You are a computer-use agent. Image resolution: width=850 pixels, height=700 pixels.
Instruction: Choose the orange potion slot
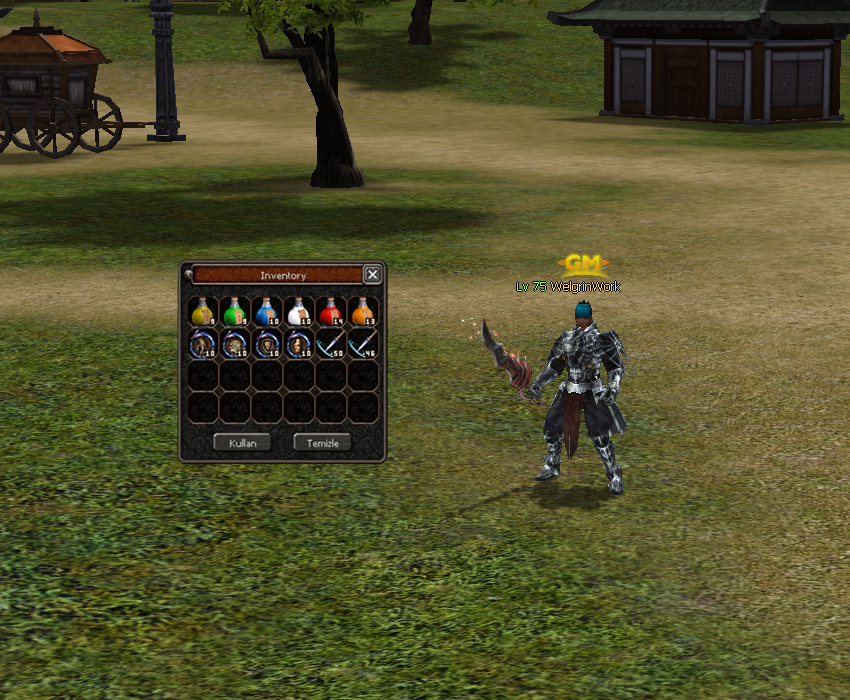[363, 311]
